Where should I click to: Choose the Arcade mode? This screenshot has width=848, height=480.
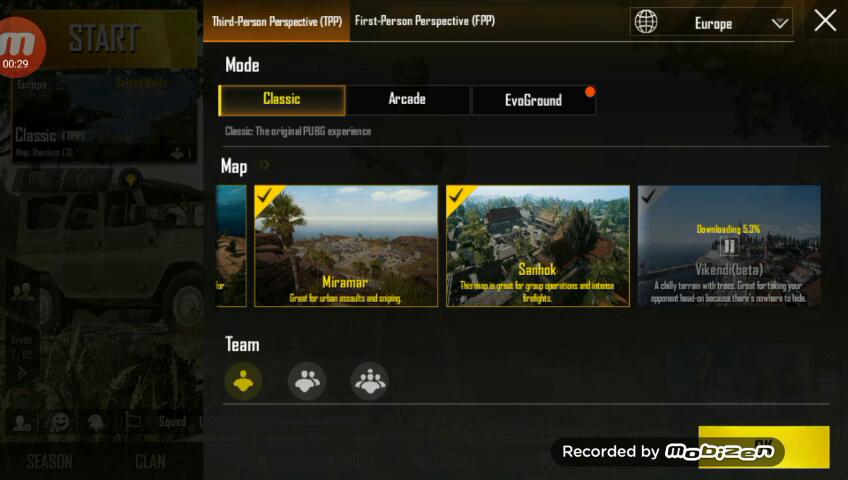(x=407, y=100)
